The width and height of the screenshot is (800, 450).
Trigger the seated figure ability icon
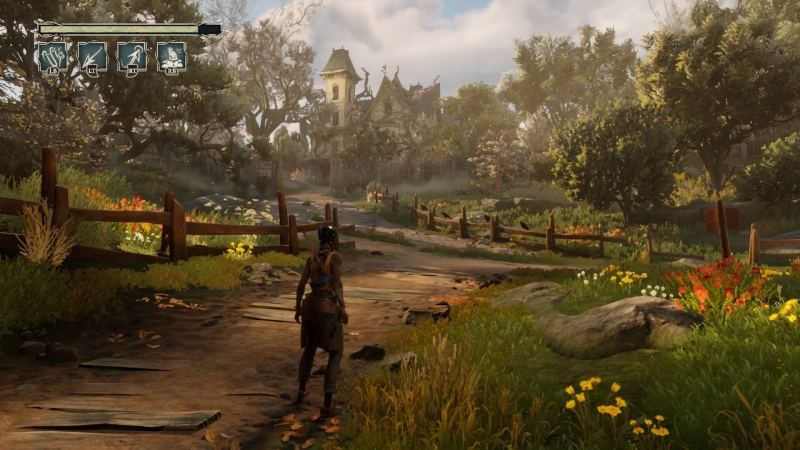171,56
